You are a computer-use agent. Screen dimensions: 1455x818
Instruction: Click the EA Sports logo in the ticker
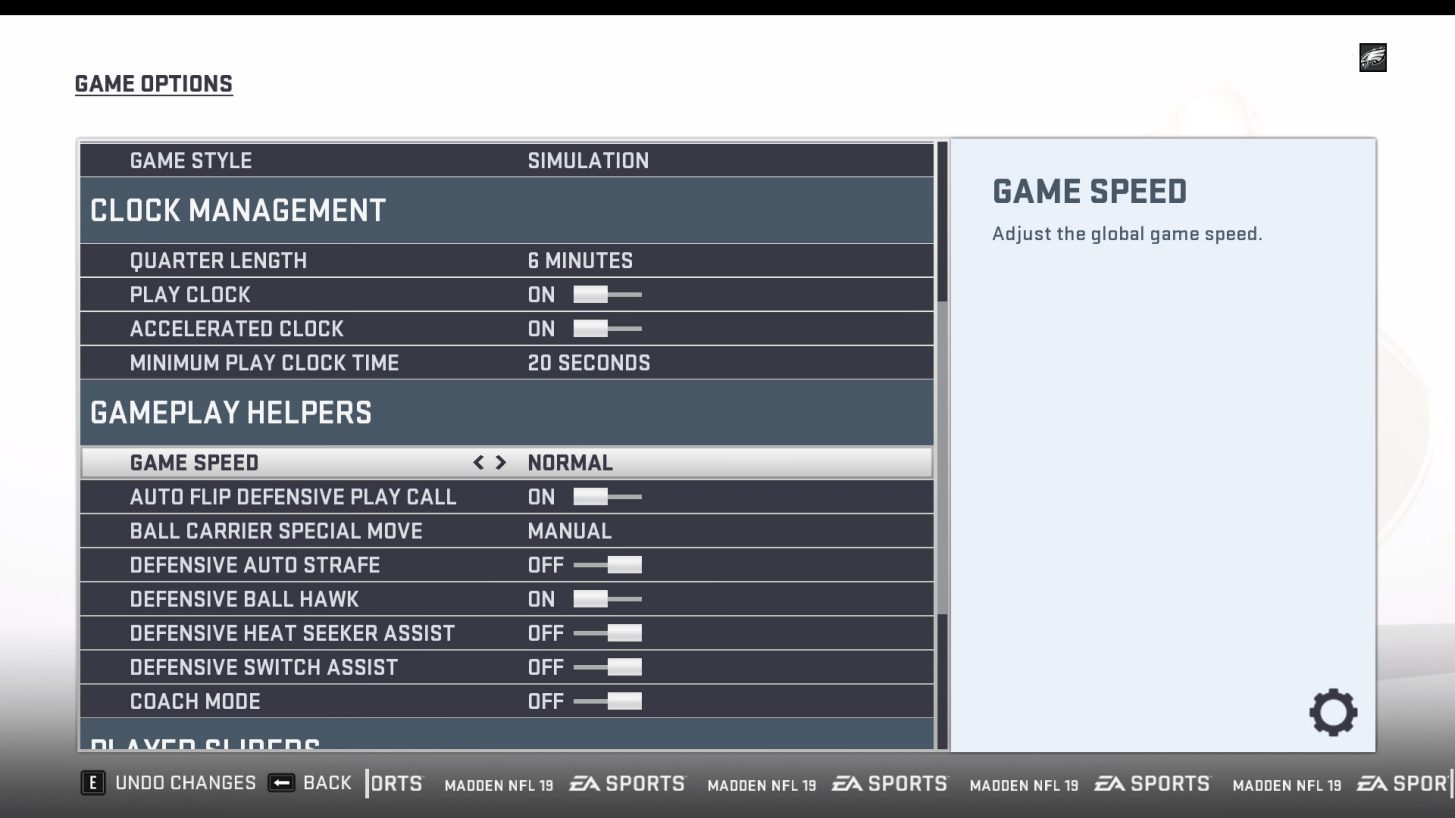point(630,784)
